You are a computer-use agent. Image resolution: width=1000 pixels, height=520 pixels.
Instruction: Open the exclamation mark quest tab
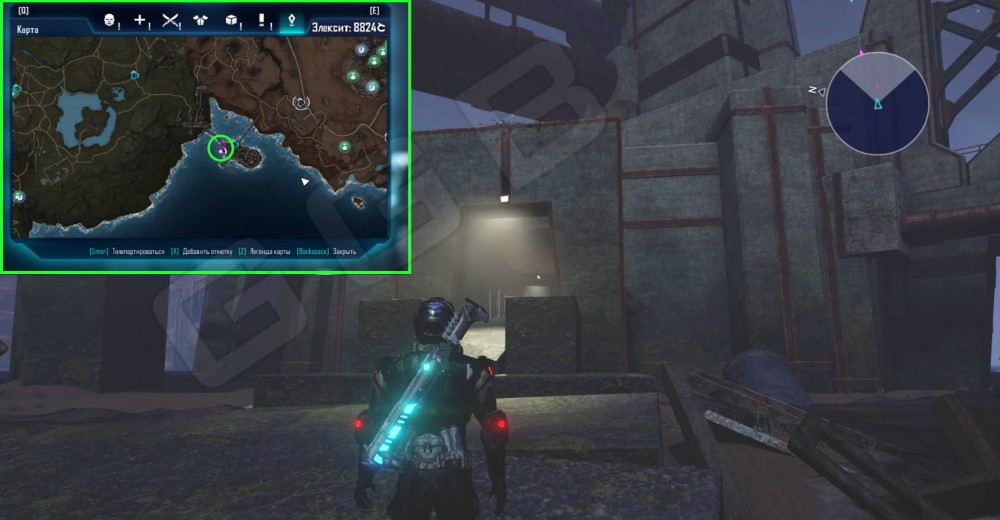click(x=262, y=20)
